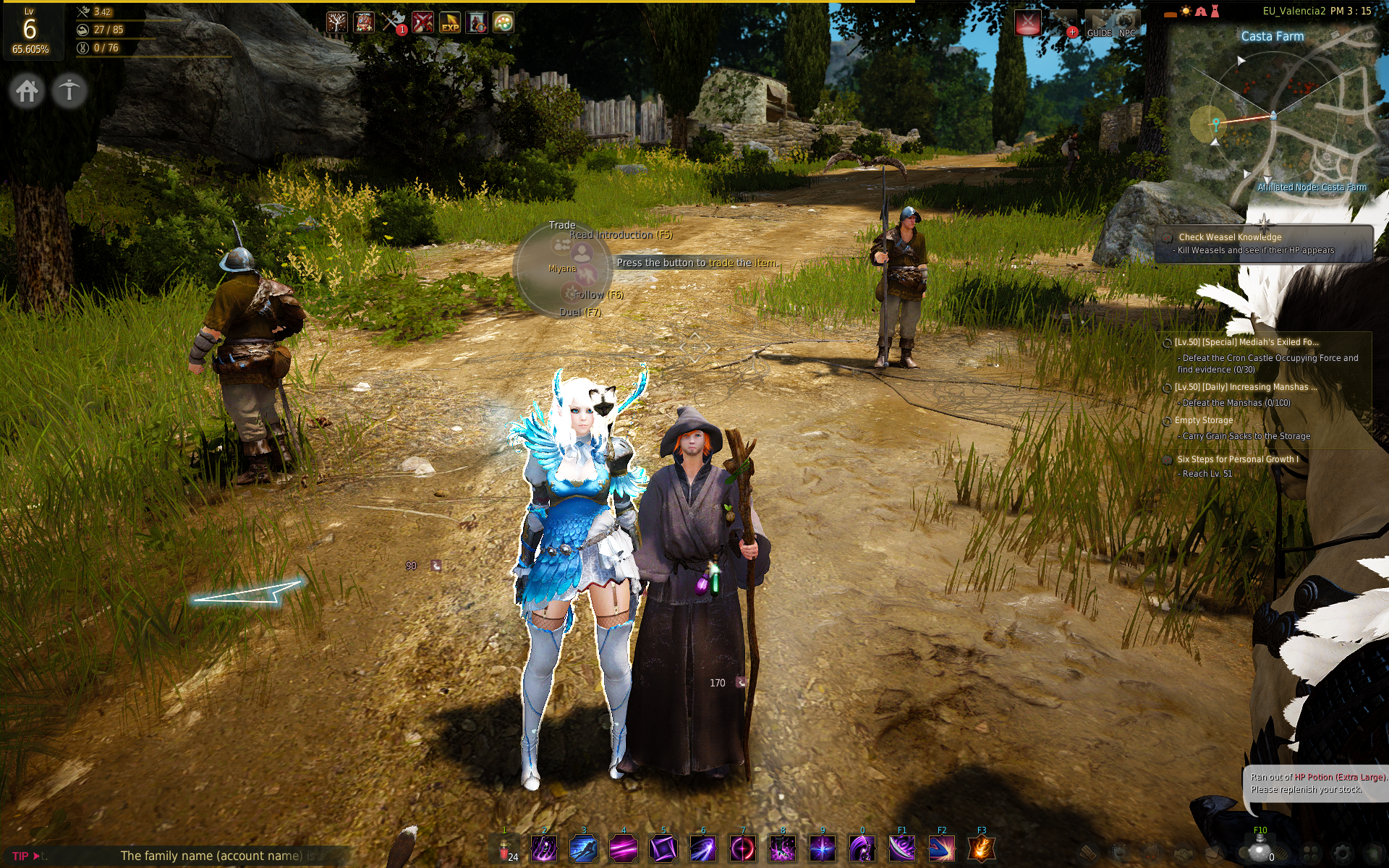
Task: Click the EXP buff icon
Action: [449, 22]
